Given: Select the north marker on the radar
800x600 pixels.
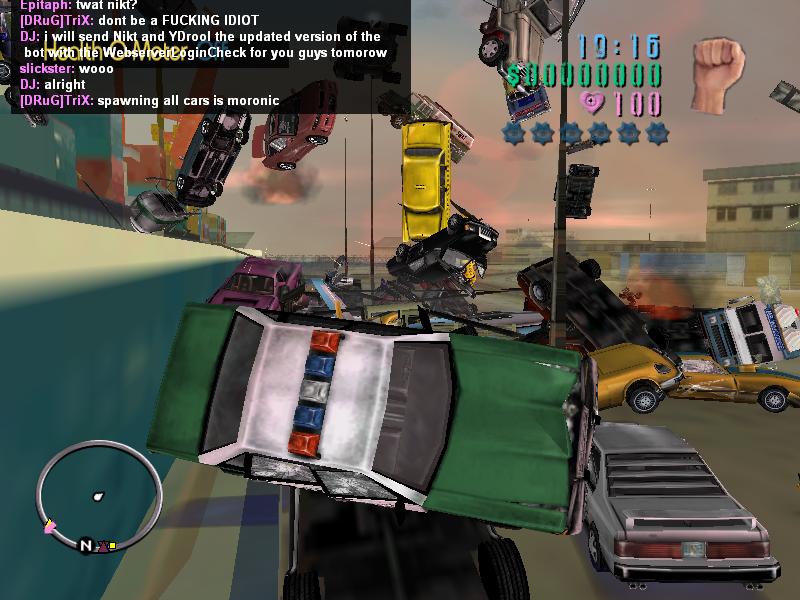Looking at the screenshot, I should point(87,545).
